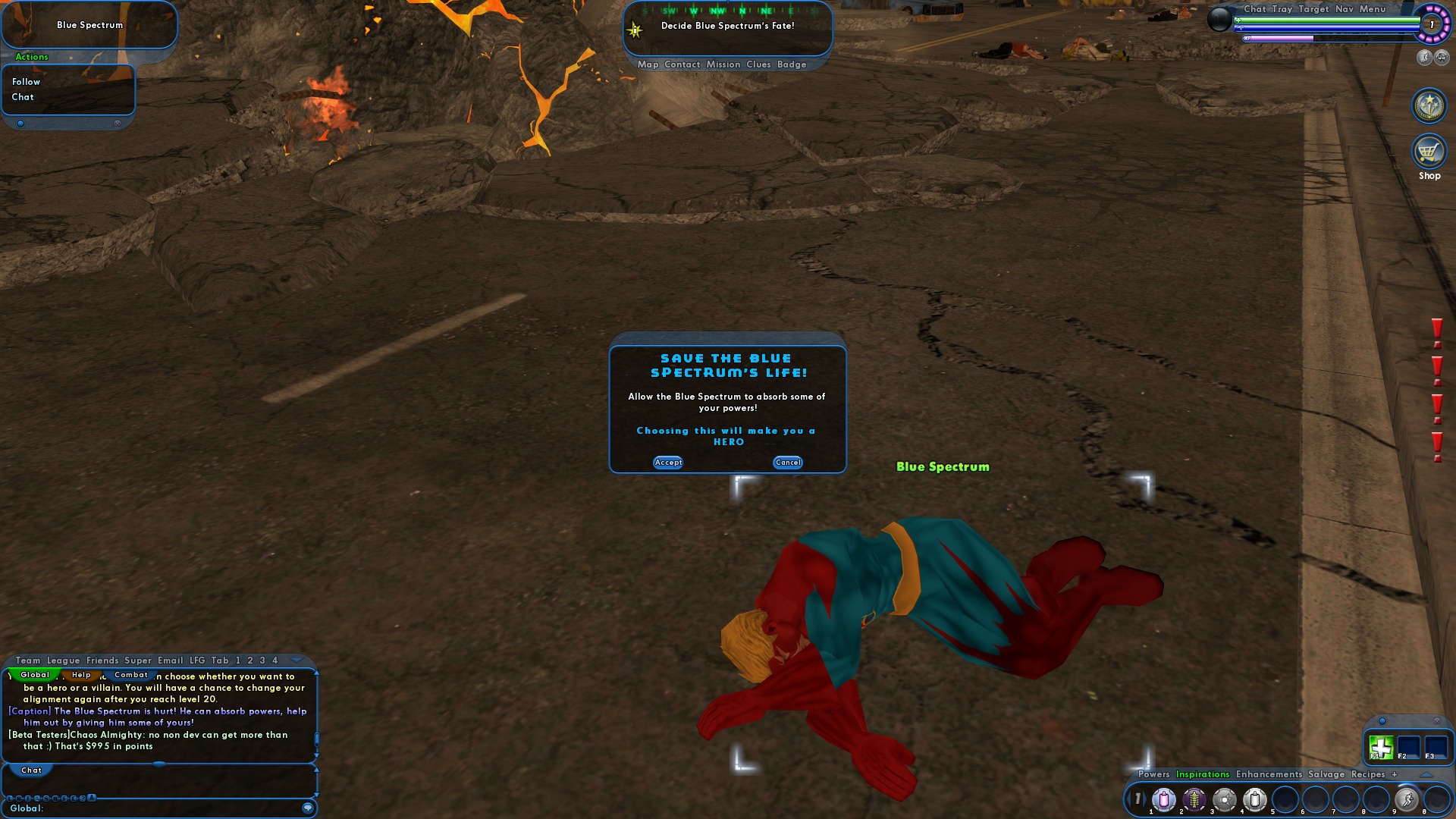Click the Rest icon beneath the health bars
This screenshot has width=1456, height=819.
(x=1441, y=58)
